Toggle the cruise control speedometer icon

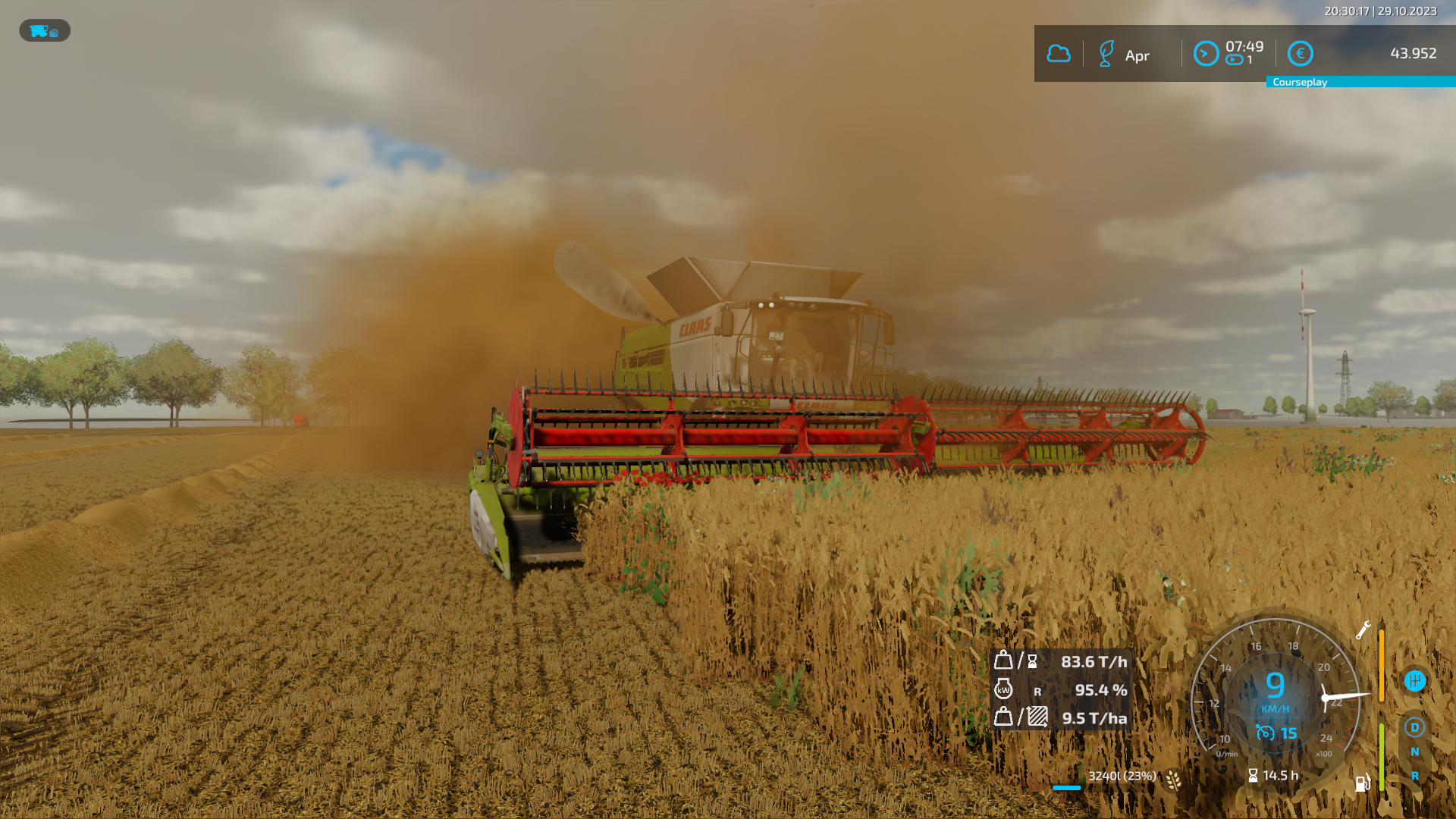pos(1265,733)
